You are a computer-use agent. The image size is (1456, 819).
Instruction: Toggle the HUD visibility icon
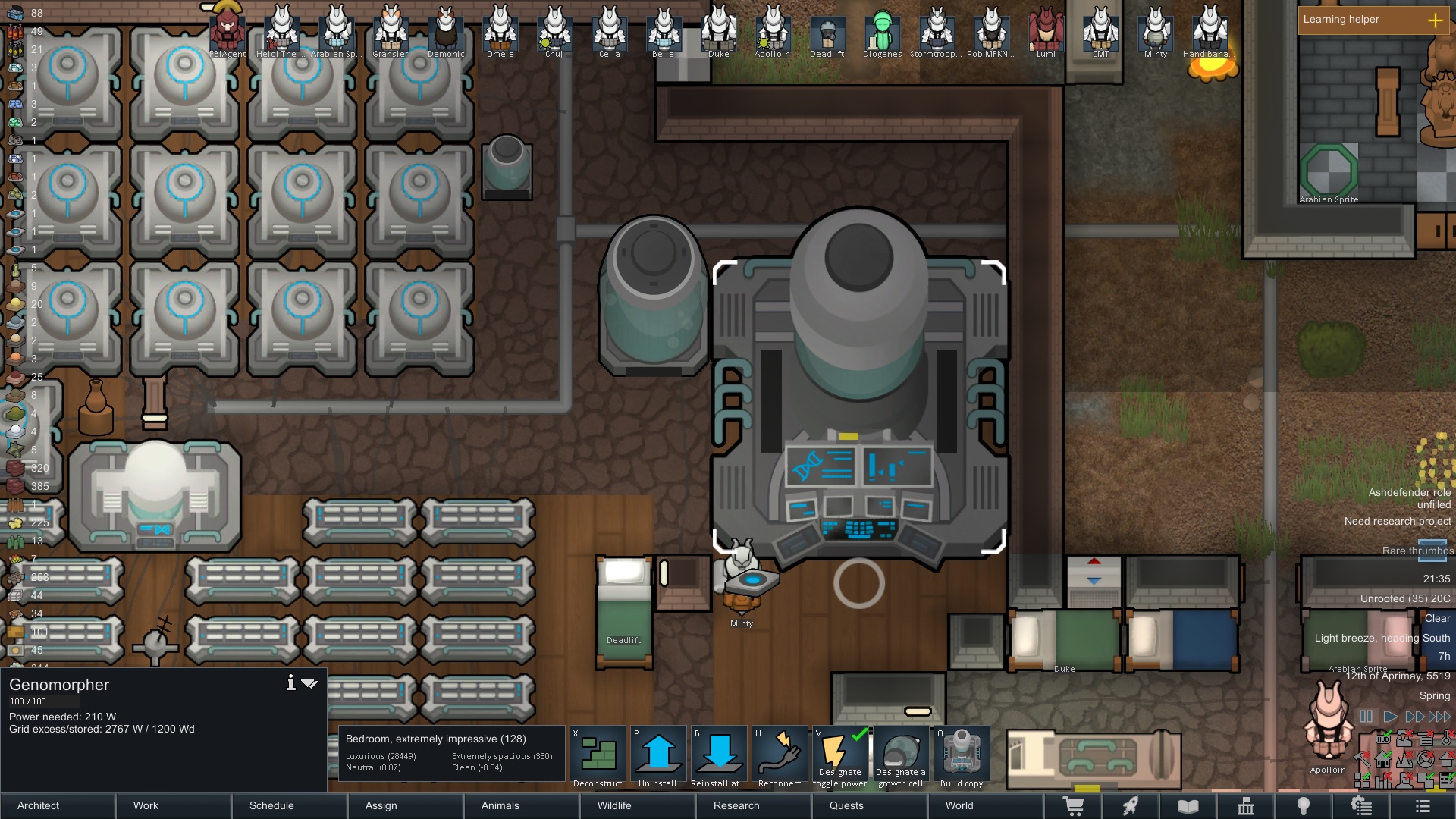[1383, 739]
